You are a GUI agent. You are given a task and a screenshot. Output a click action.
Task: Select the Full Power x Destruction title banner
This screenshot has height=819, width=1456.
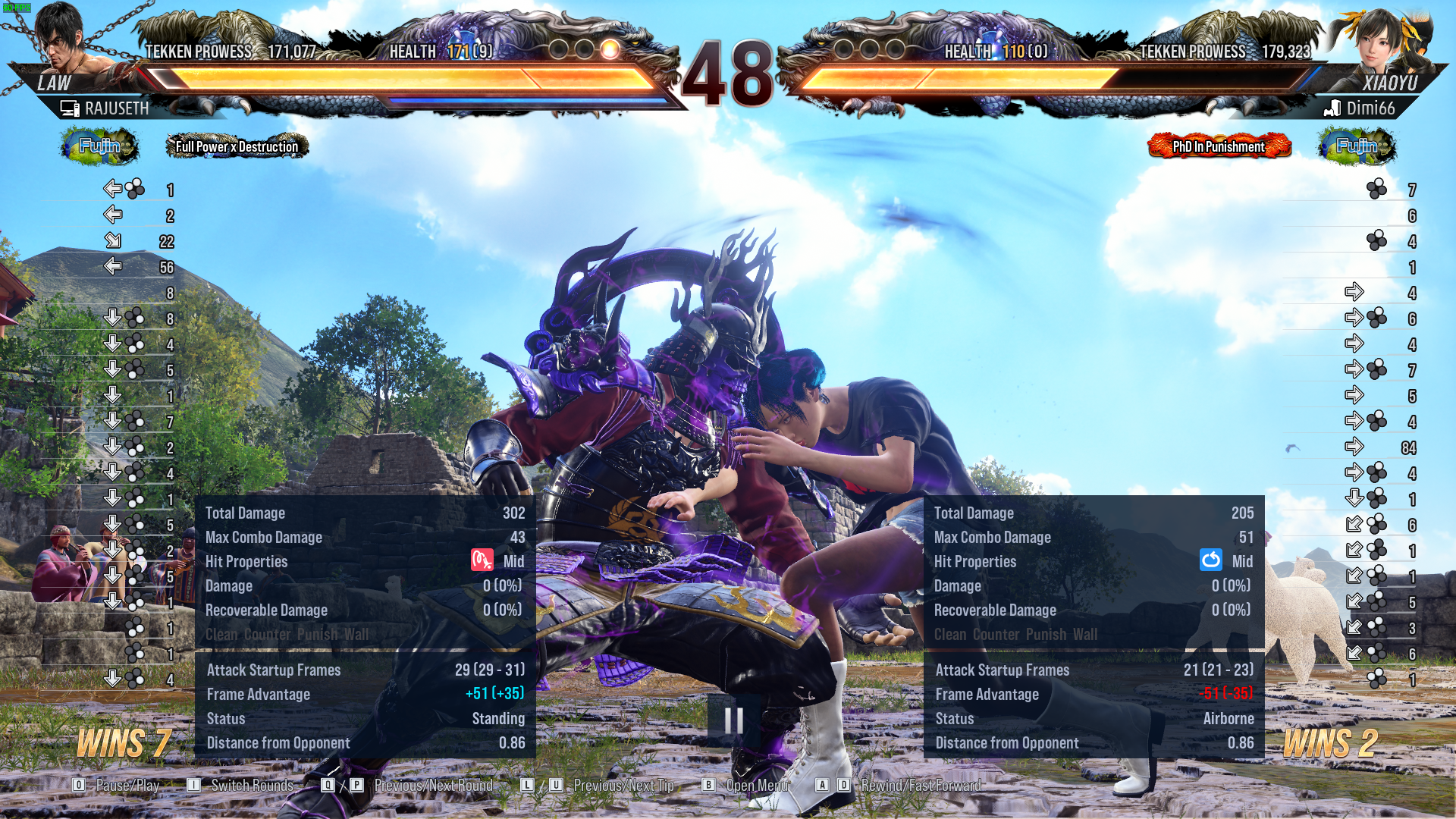(x=237, y=146)
